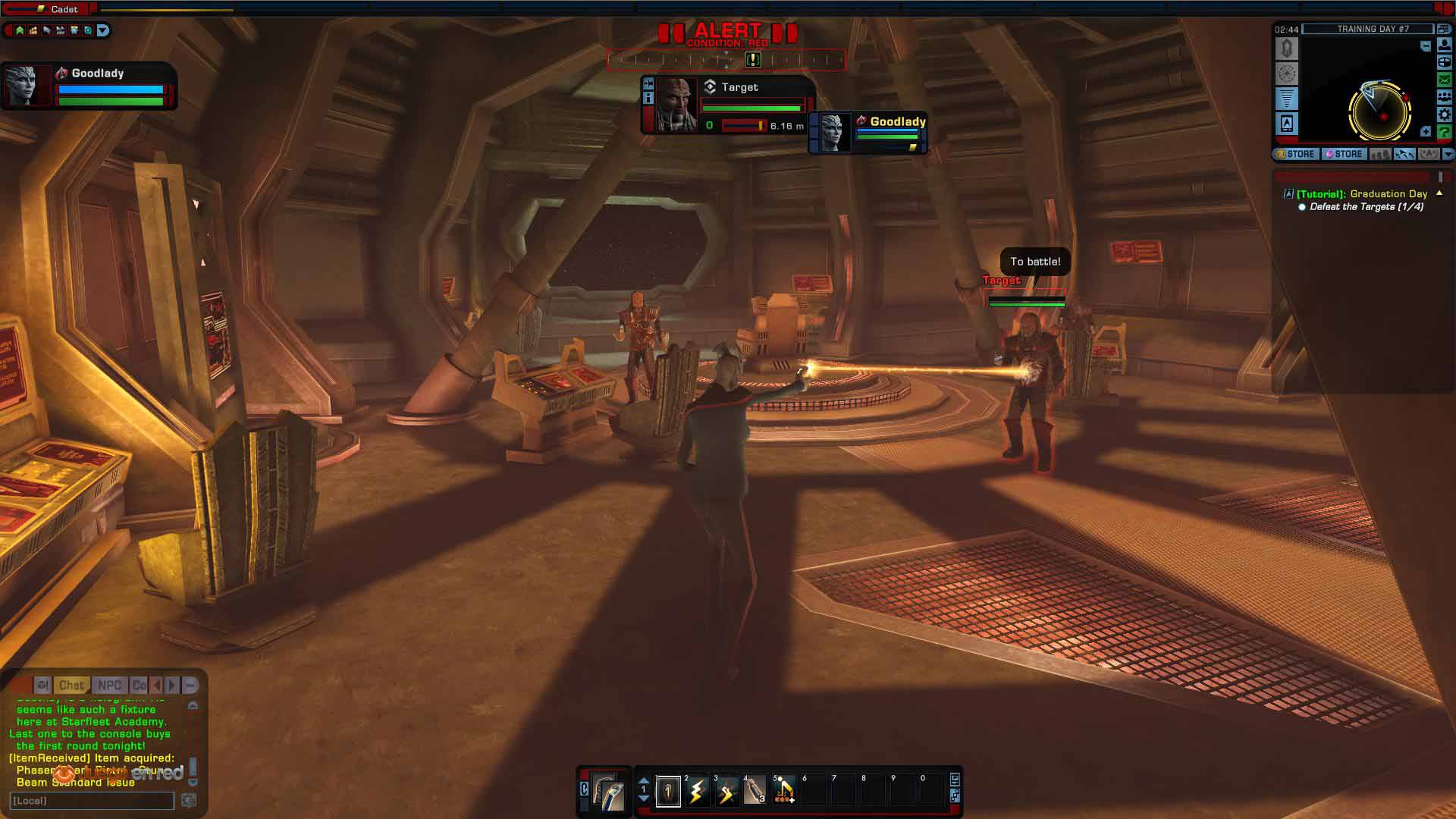1456x819 pixels.
Task: Open the character status person icon
Action: point(1444,45)
